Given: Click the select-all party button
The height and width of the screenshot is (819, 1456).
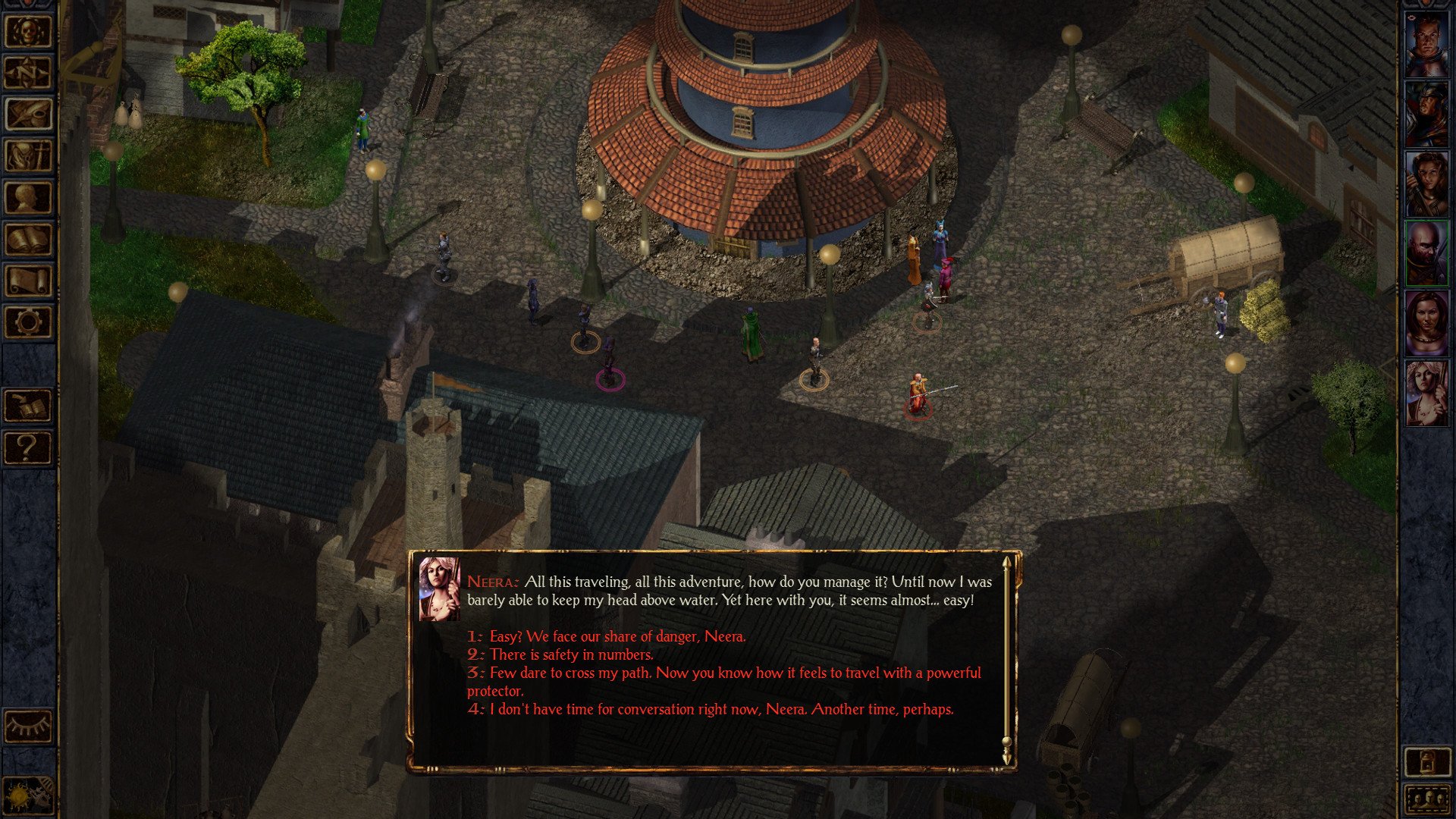Looking at the screenshot, I should click(x=1426, y=799).
